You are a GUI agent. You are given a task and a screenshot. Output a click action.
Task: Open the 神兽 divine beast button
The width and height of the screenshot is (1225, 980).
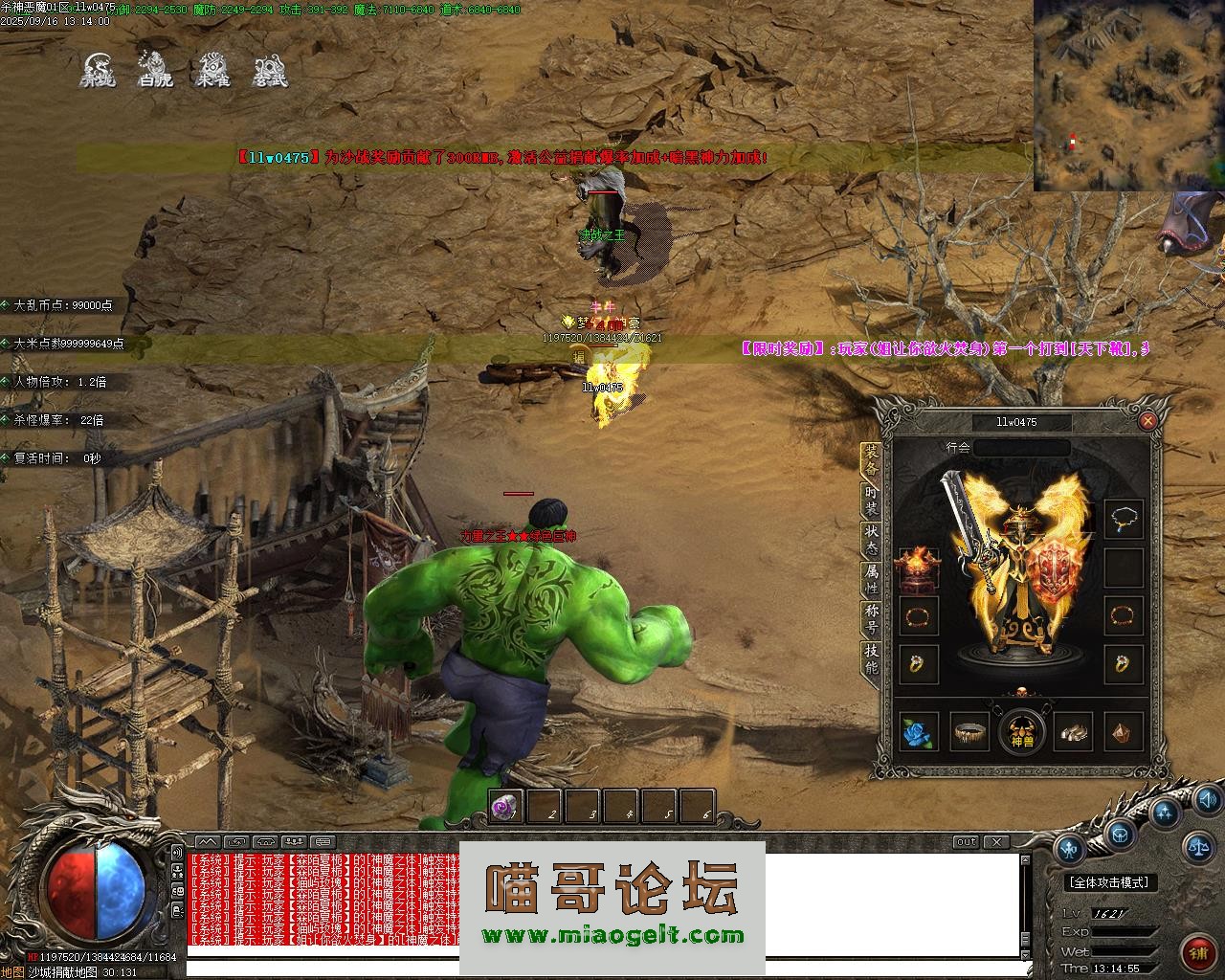tap(1021, 732)
